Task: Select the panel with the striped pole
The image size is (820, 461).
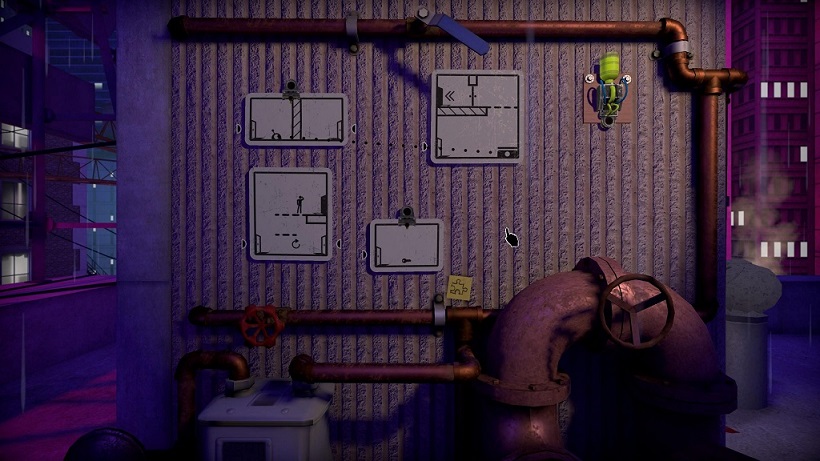Action: (296, 120)
